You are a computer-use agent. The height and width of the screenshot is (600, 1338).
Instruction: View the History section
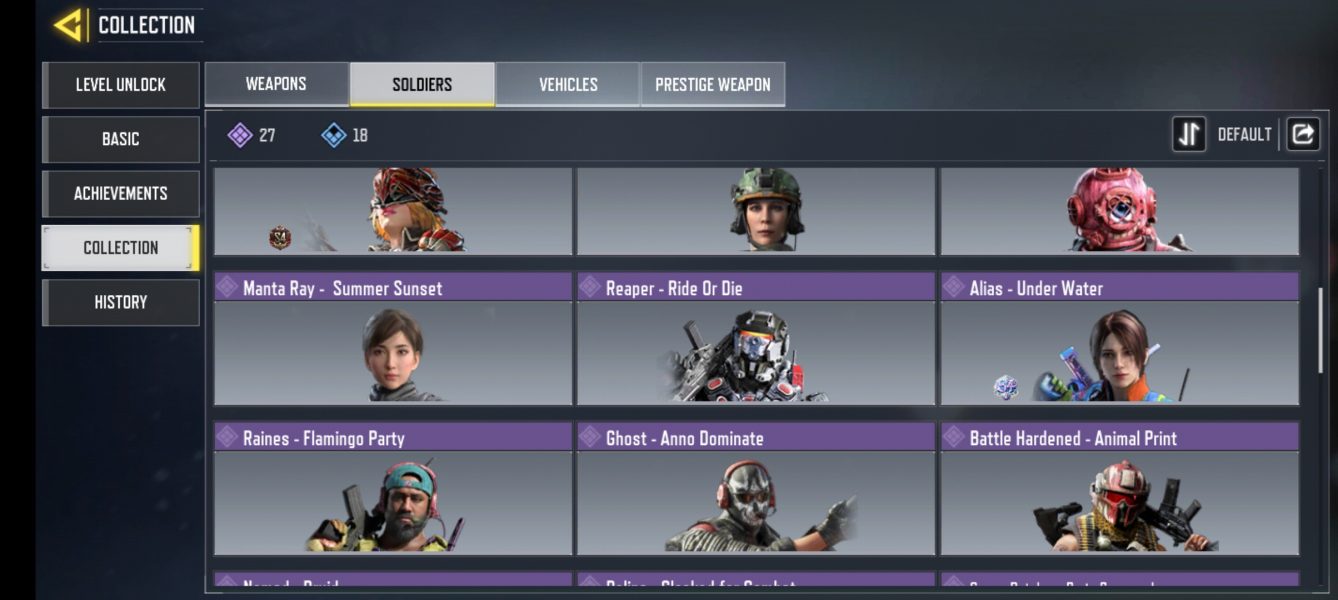pyautogui.click(x=121, y=302)
